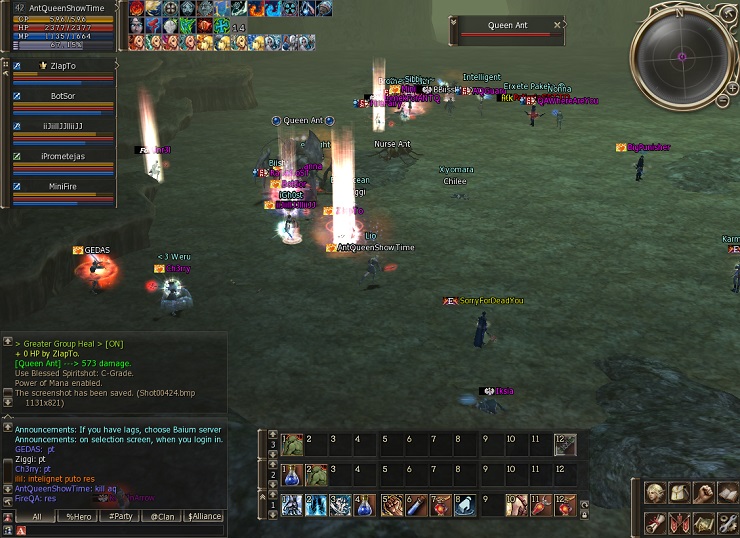Open the %Hero chat tab
740x538 pixels.
[x=79, y=516]
